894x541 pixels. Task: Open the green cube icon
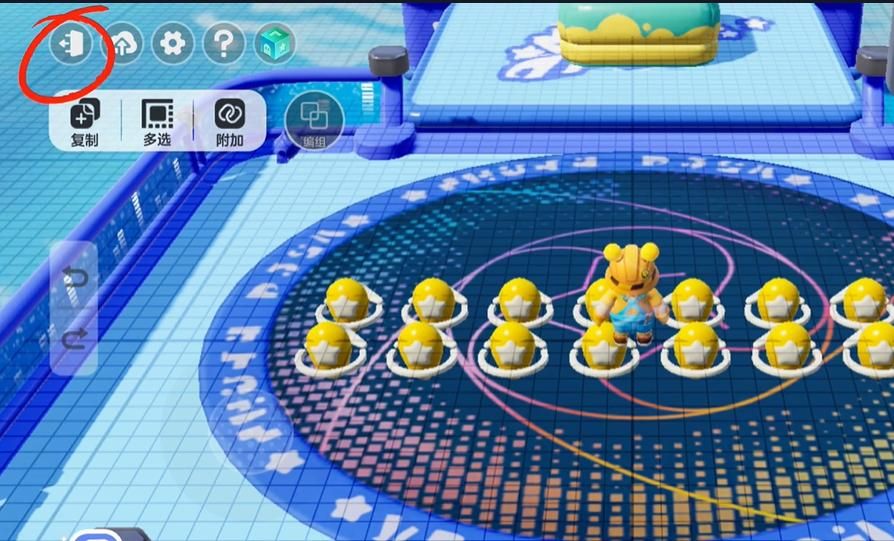(x=275, y=43)
